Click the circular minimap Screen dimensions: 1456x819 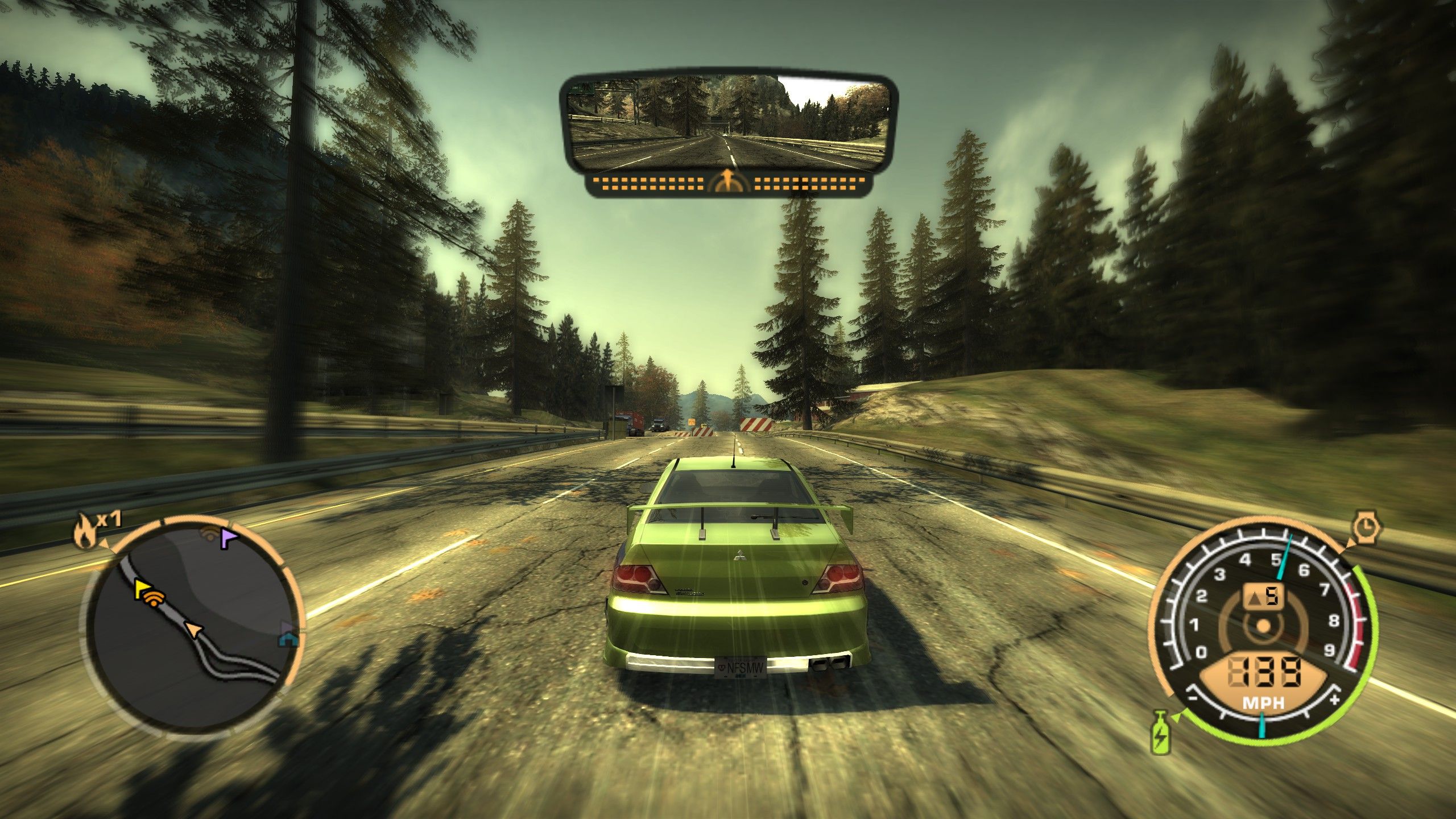pos(193,624)
